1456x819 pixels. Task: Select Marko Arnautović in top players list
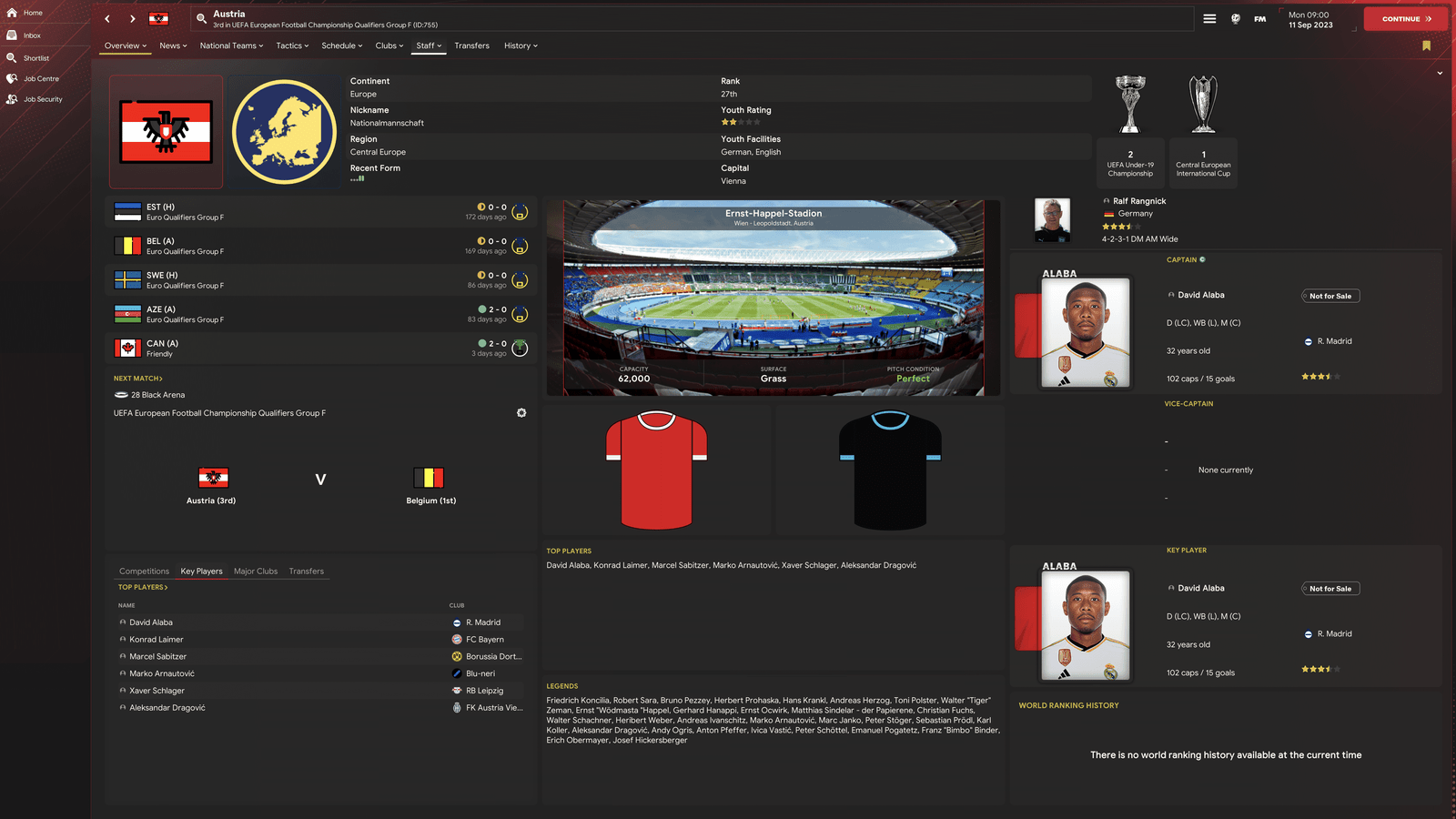162,673
